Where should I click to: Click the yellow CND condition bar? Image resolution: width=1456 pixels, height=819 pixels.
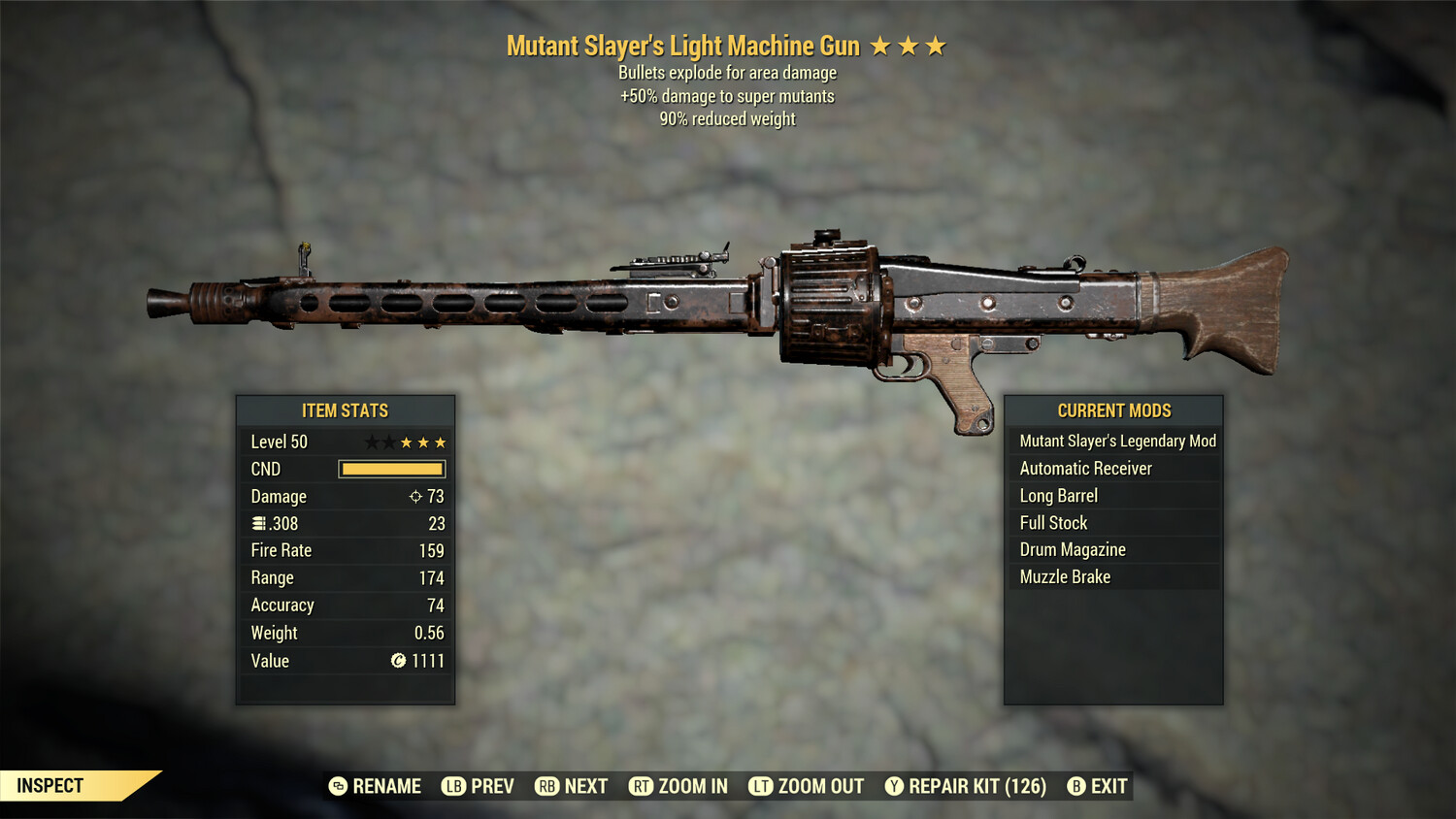392,469
